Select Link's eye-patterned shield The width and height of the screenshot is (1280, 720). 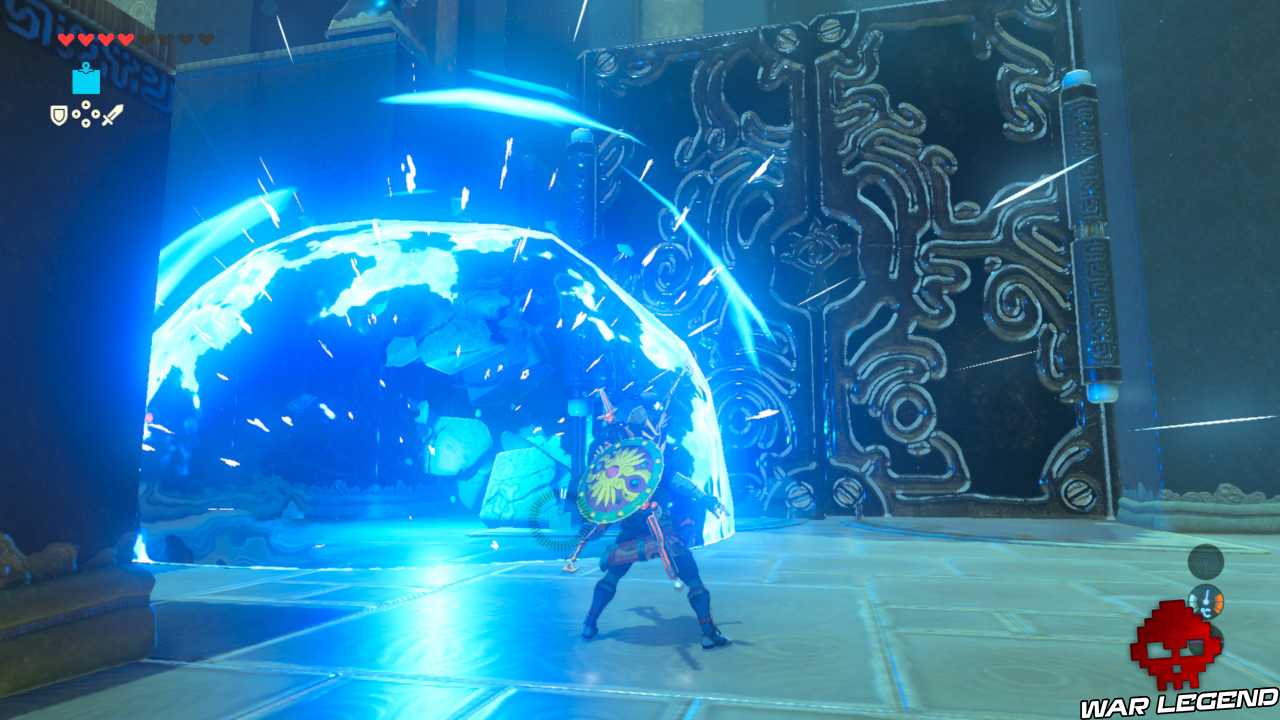tap(620, 480)
